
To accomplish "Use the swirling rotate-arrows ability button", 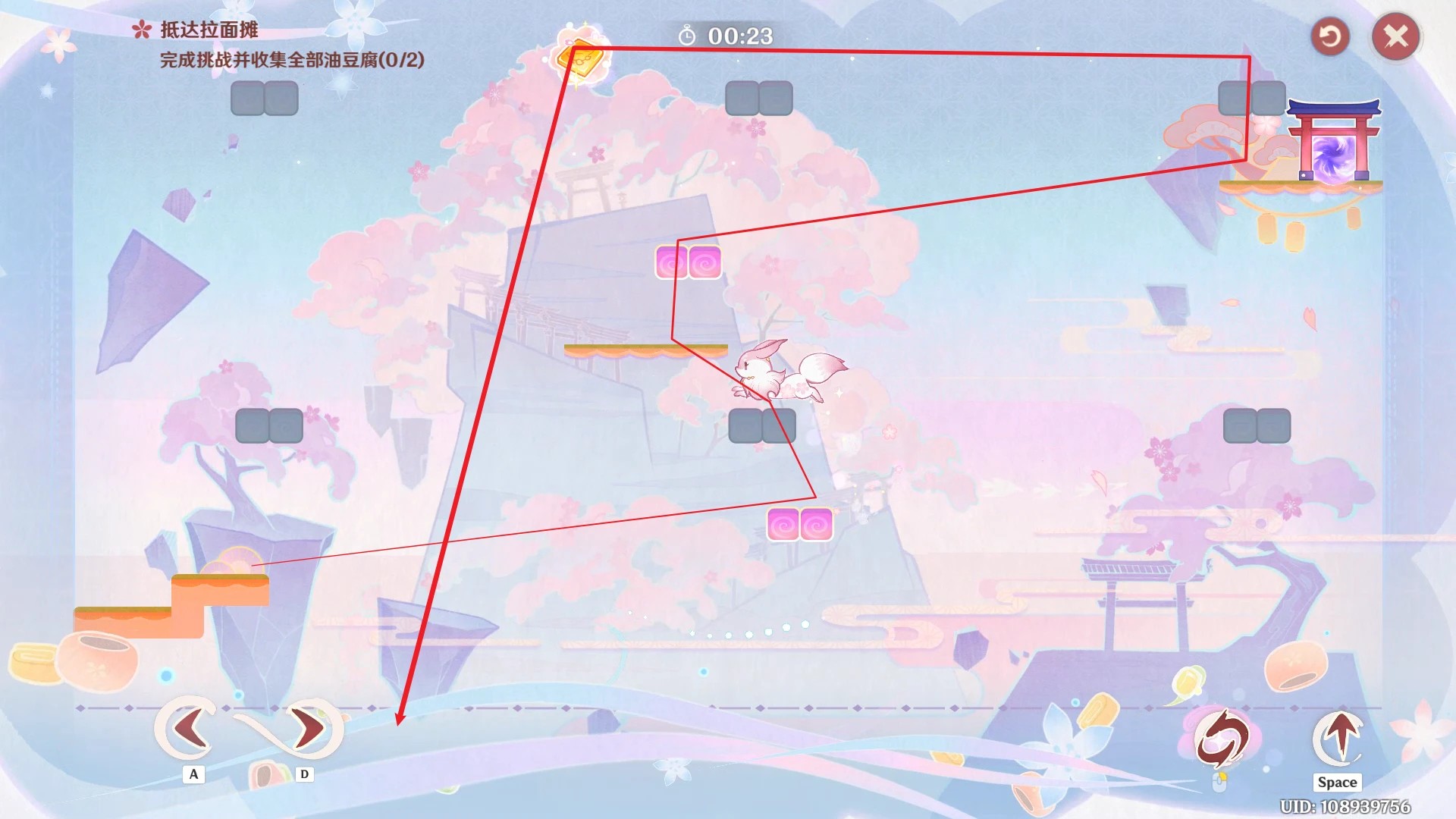I will tap(1222, 739).
